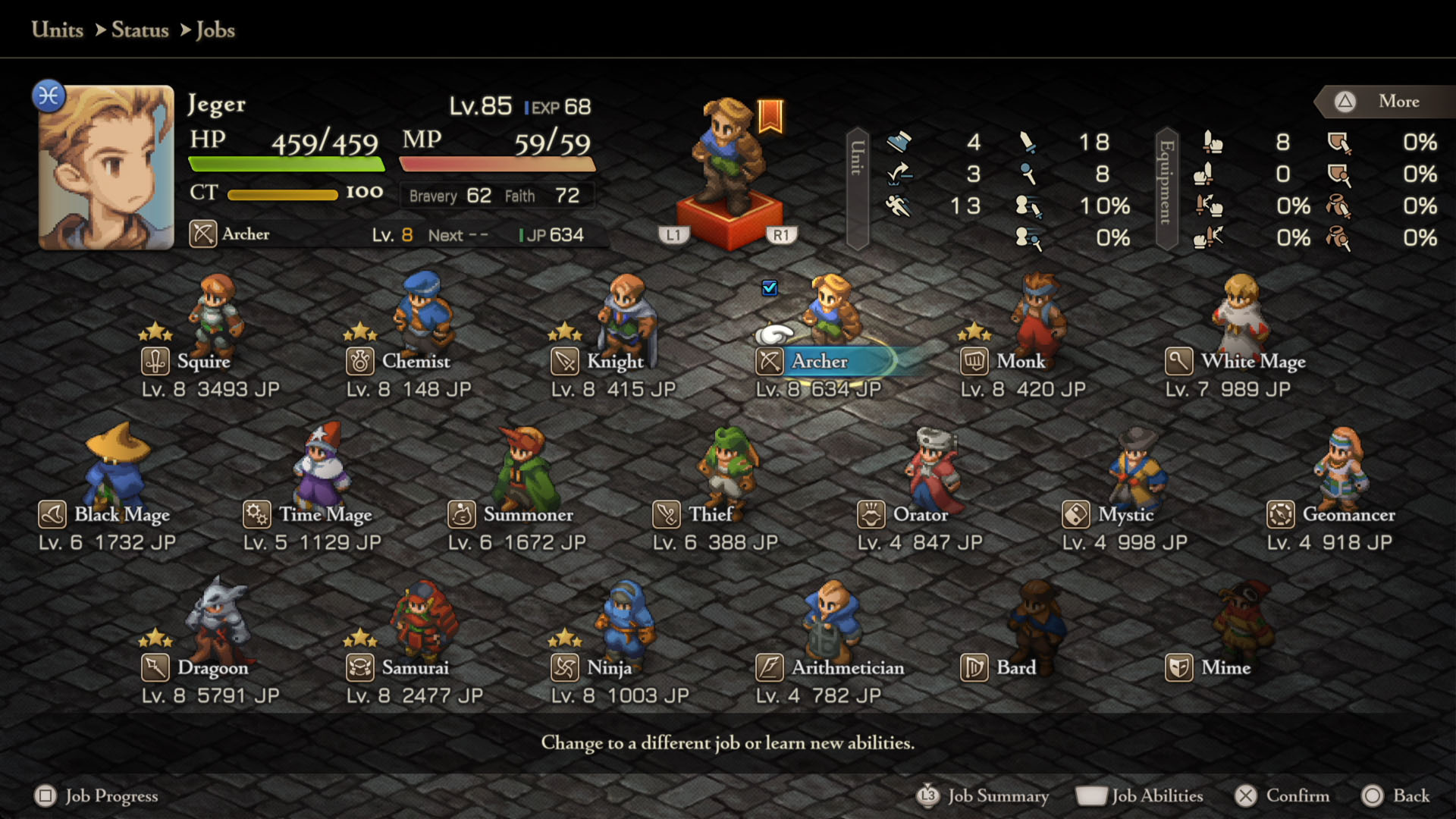Select the Squire job
Image resolution: width=1456 pixels, height=819 pixels.
(202, 362)
